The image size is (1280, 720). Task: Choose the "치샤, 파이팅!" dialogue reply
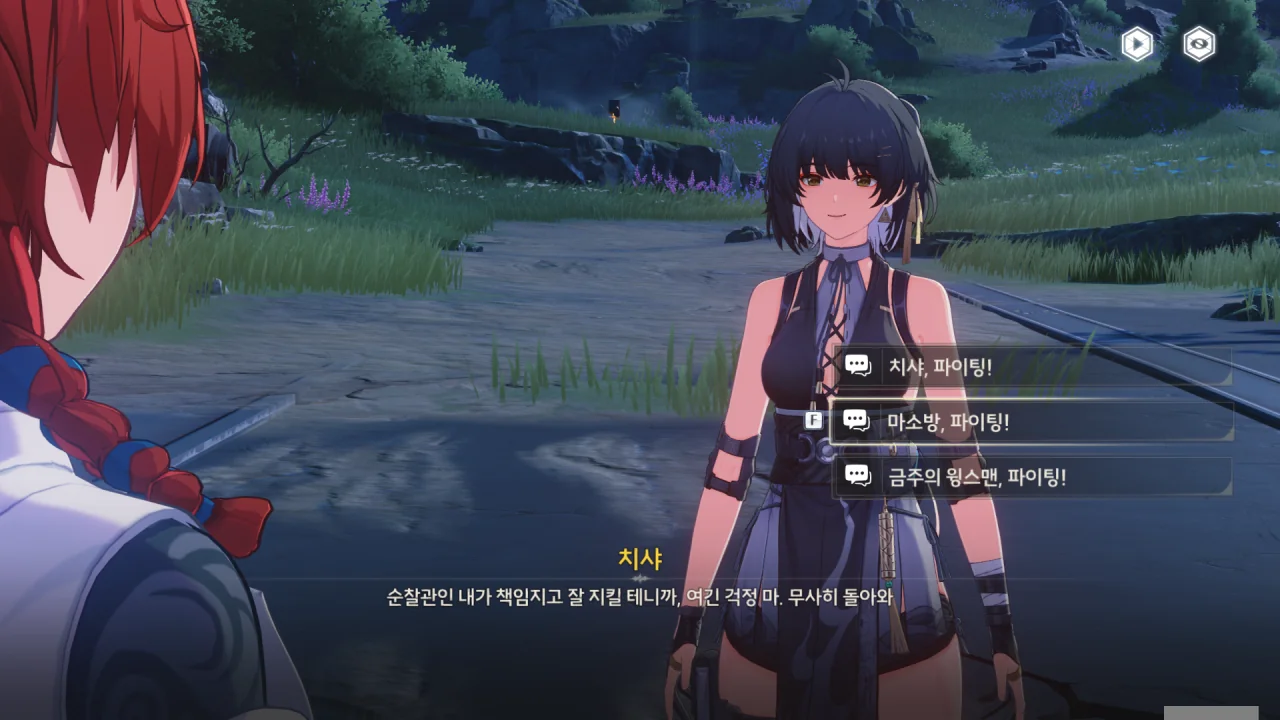click(1030, 367)
